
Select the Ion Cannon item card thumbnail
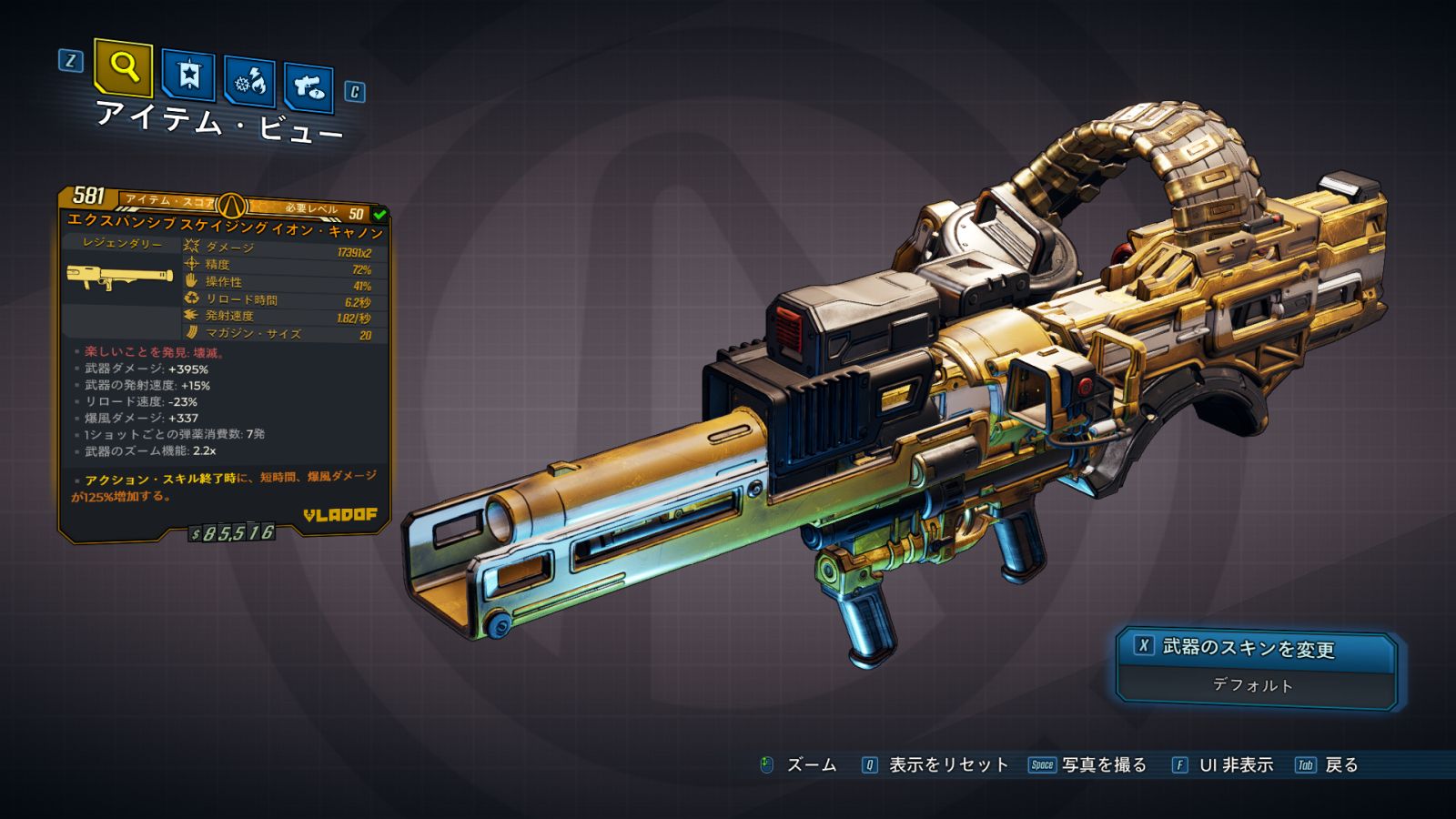(x=119, y=277)
